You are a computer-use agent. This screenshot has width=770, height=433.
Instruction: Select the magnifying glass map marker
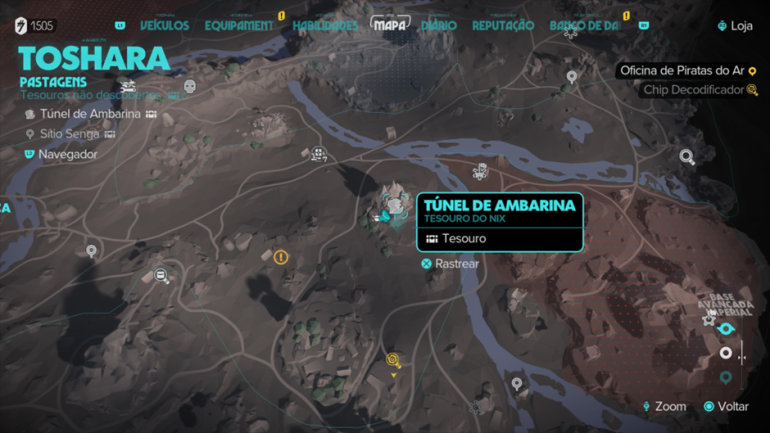687,156
